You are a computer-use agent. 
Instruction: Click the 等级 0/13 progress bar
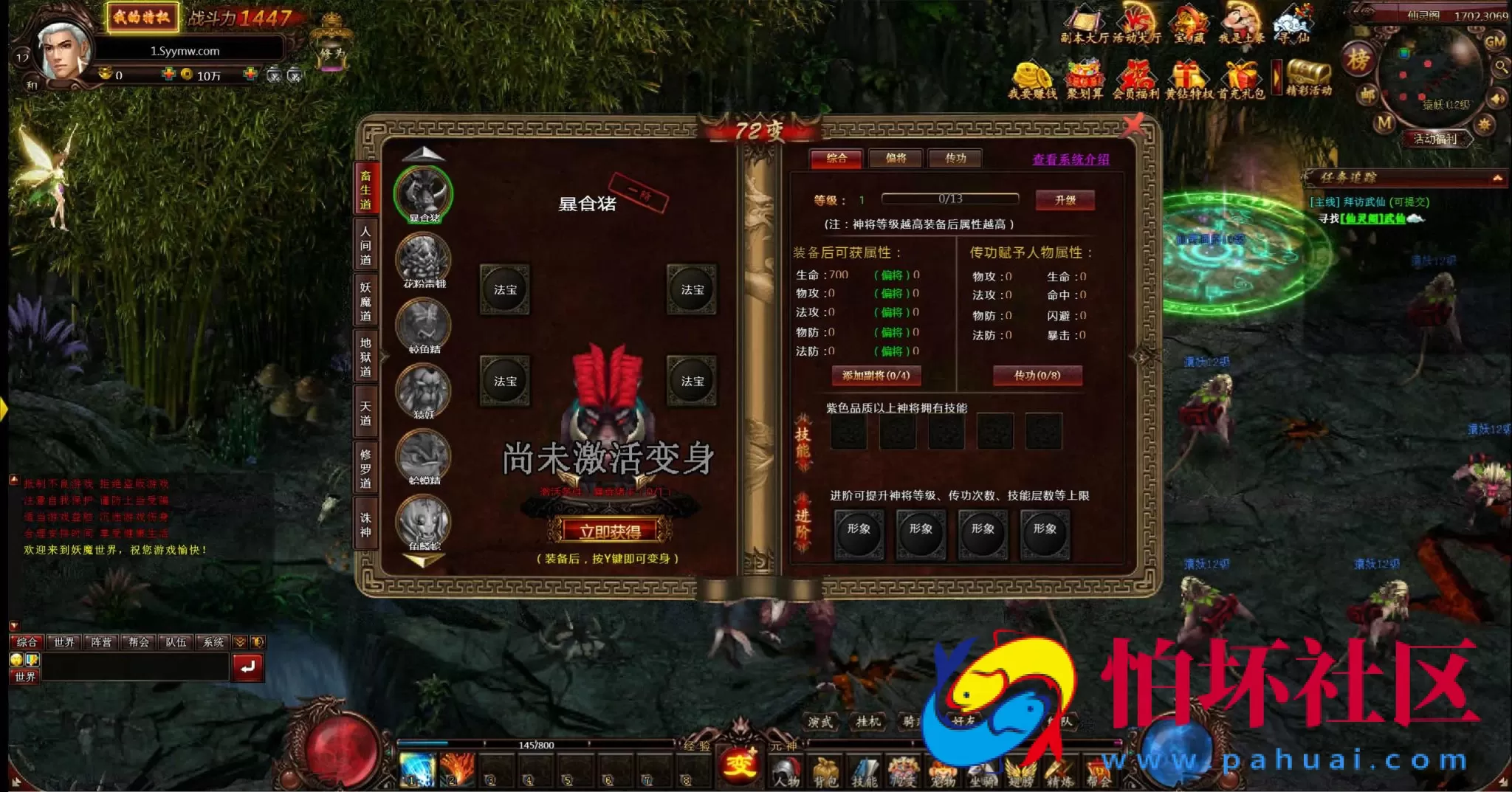(951, 199)
